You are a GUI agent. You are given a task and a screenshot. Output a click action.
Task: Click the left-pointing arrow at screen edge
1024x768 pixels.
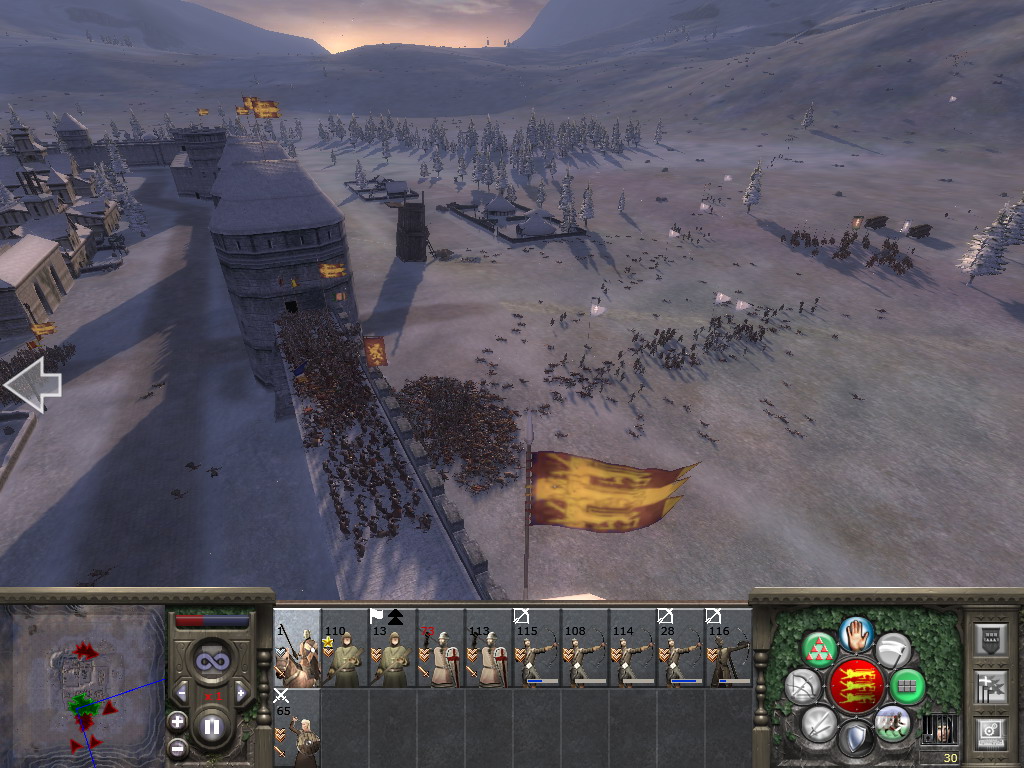click(32, 385)
